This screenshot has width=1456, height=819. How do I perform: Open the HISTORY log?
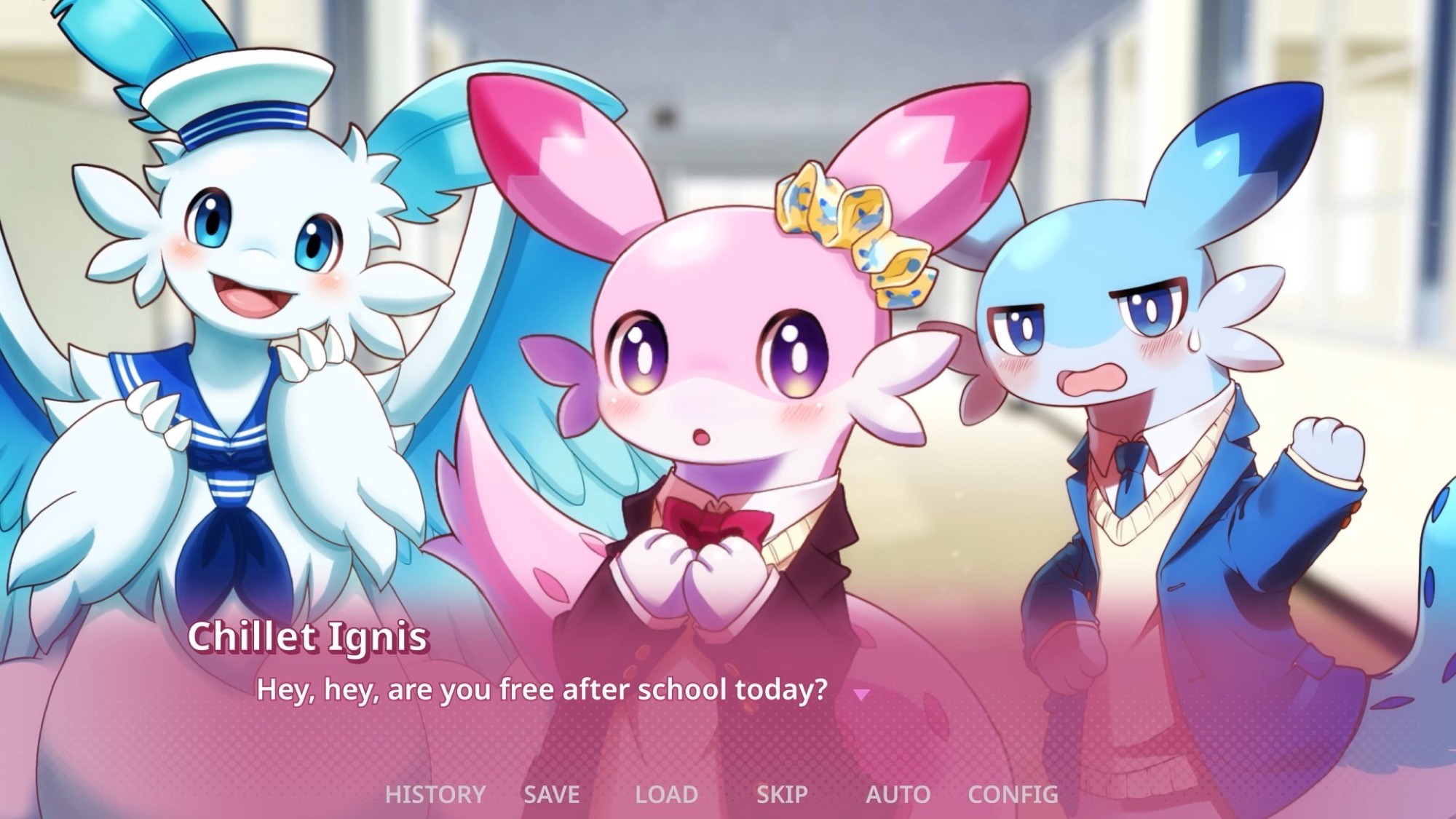(x=435, y=794)
